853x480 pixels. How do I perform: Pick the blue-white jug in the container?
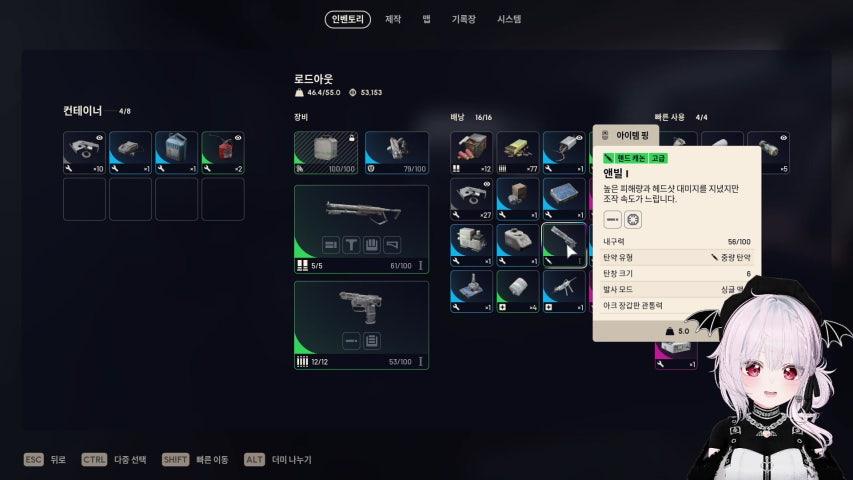point(177,152)
